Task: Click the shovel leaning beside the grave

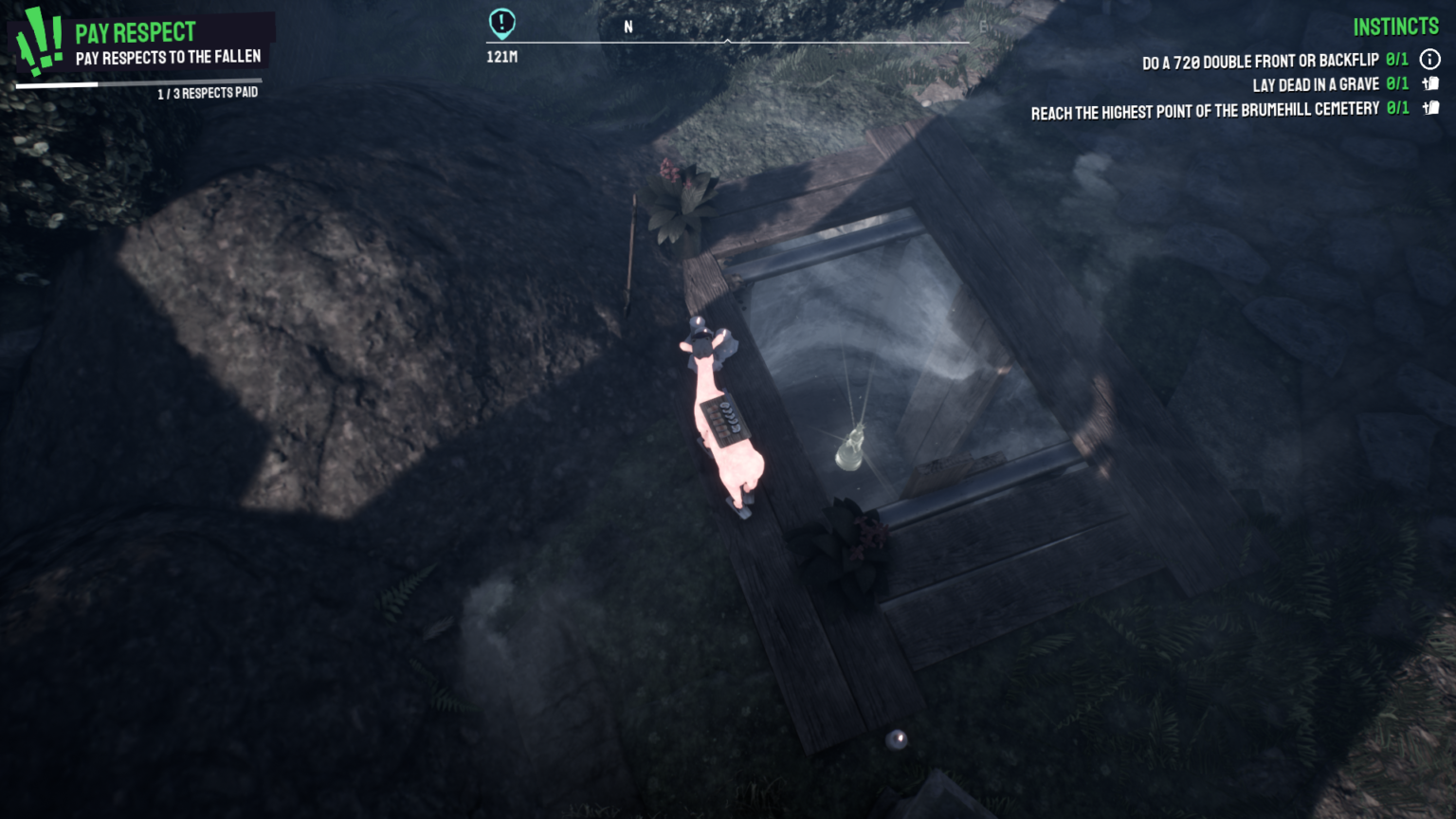Action: tap(630, 256)
